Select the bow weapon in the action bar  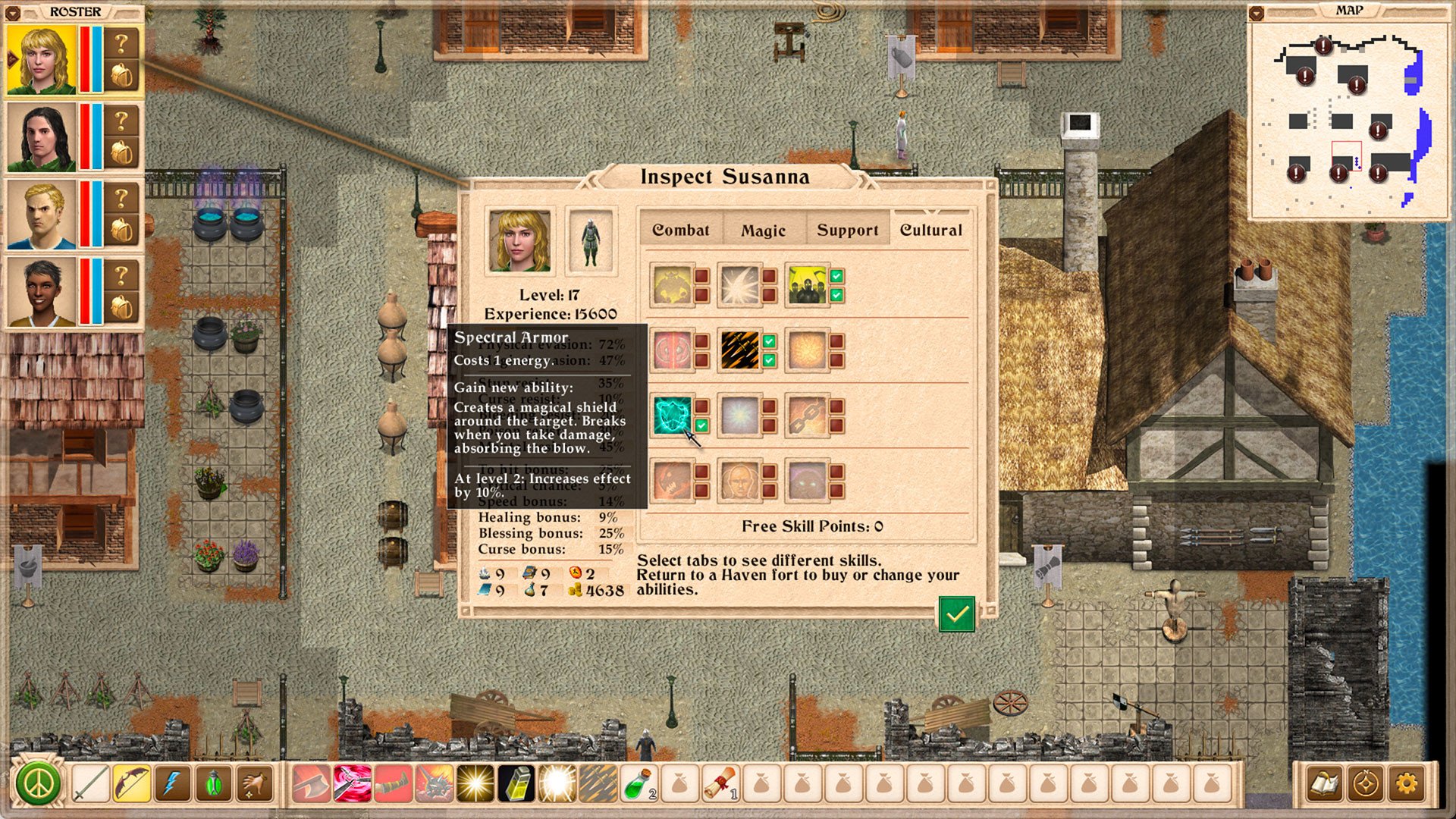[132, 783]
